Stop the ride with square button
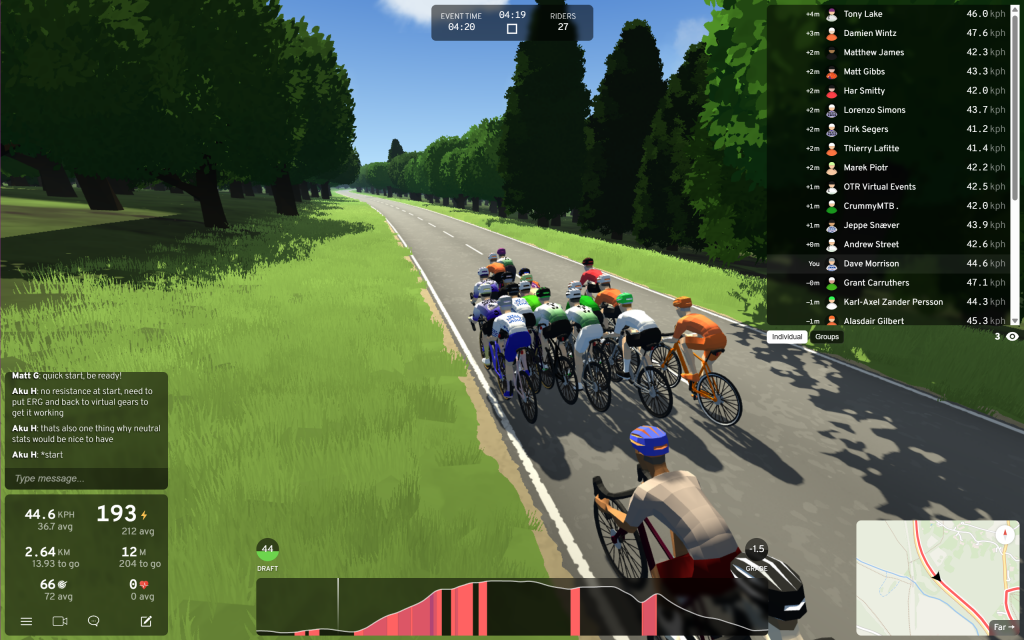Screen dimensions: 1024x640 point(512,29)
